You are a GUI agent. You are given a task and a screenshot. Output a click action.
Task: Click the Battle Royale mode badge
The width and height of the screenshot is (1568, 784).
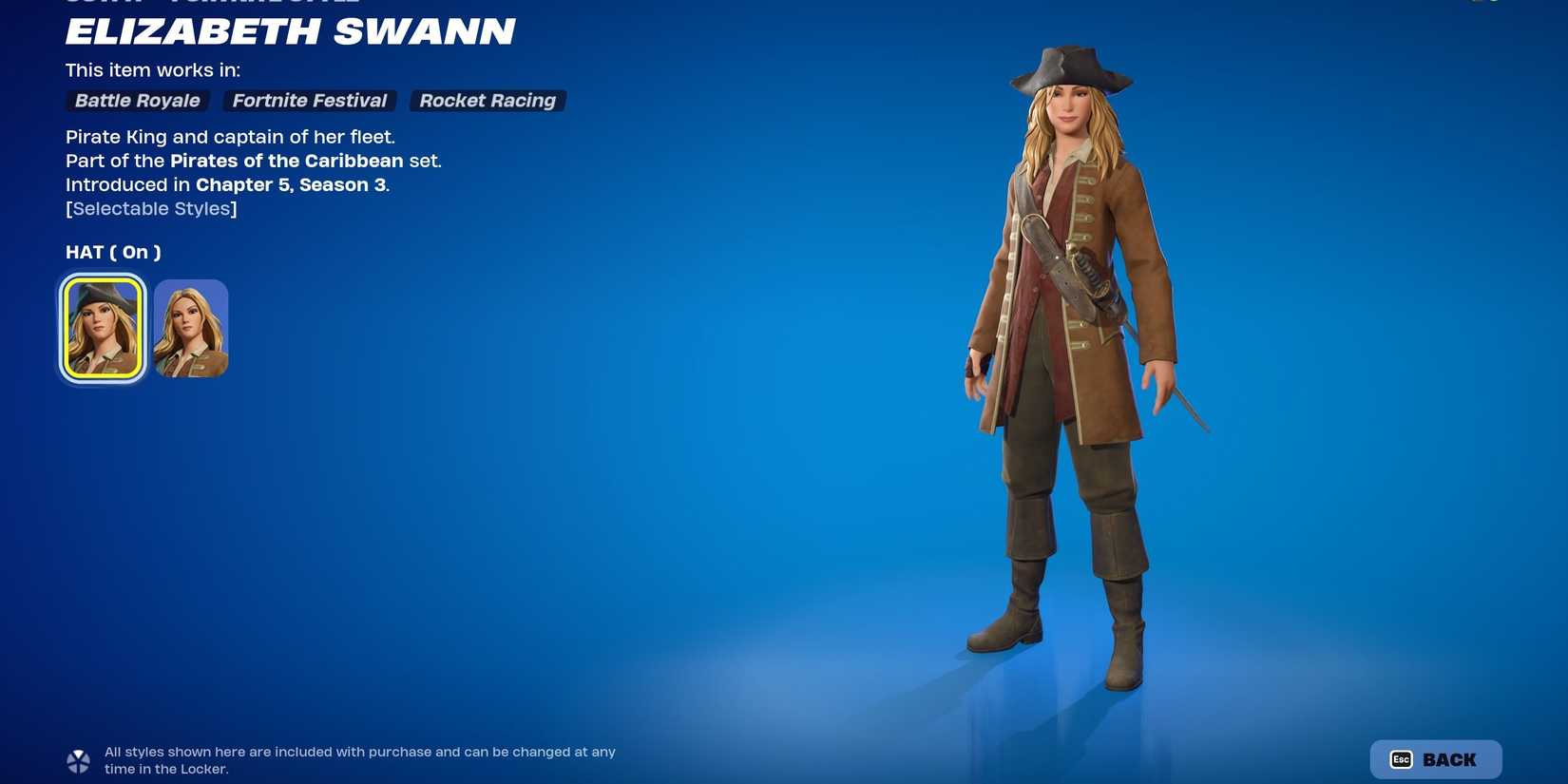pos(136,101)
